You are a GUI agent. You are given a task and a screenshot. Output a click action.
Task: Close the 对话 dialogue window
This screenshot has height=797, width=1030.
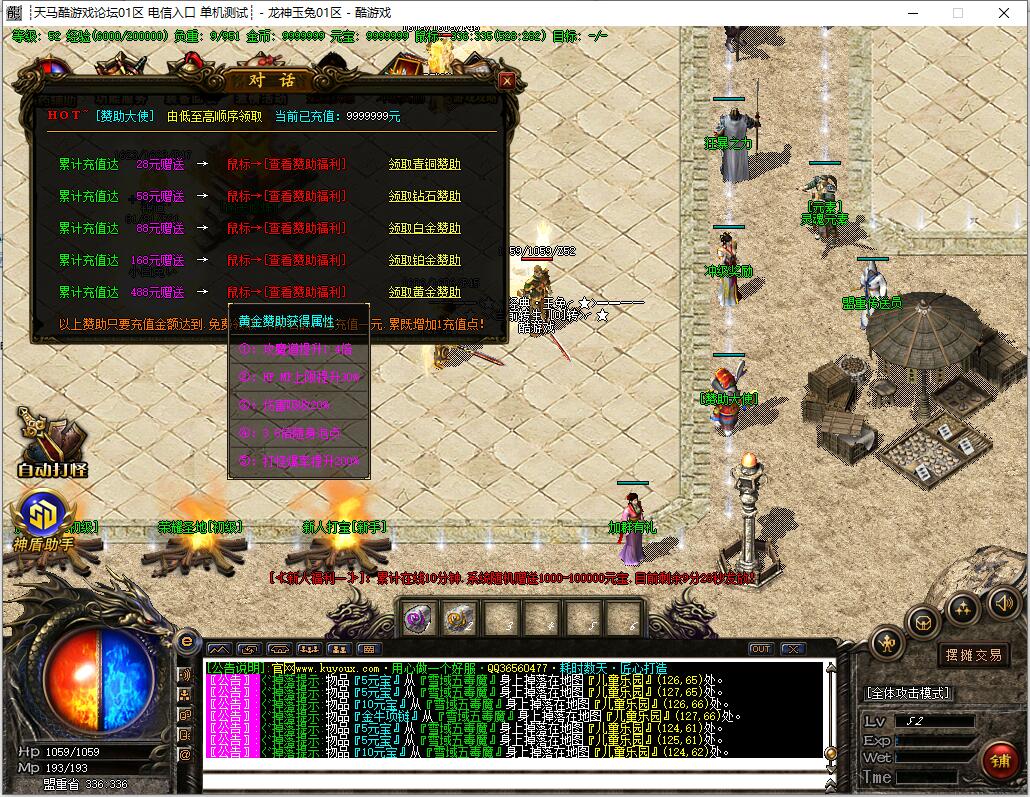507,81
